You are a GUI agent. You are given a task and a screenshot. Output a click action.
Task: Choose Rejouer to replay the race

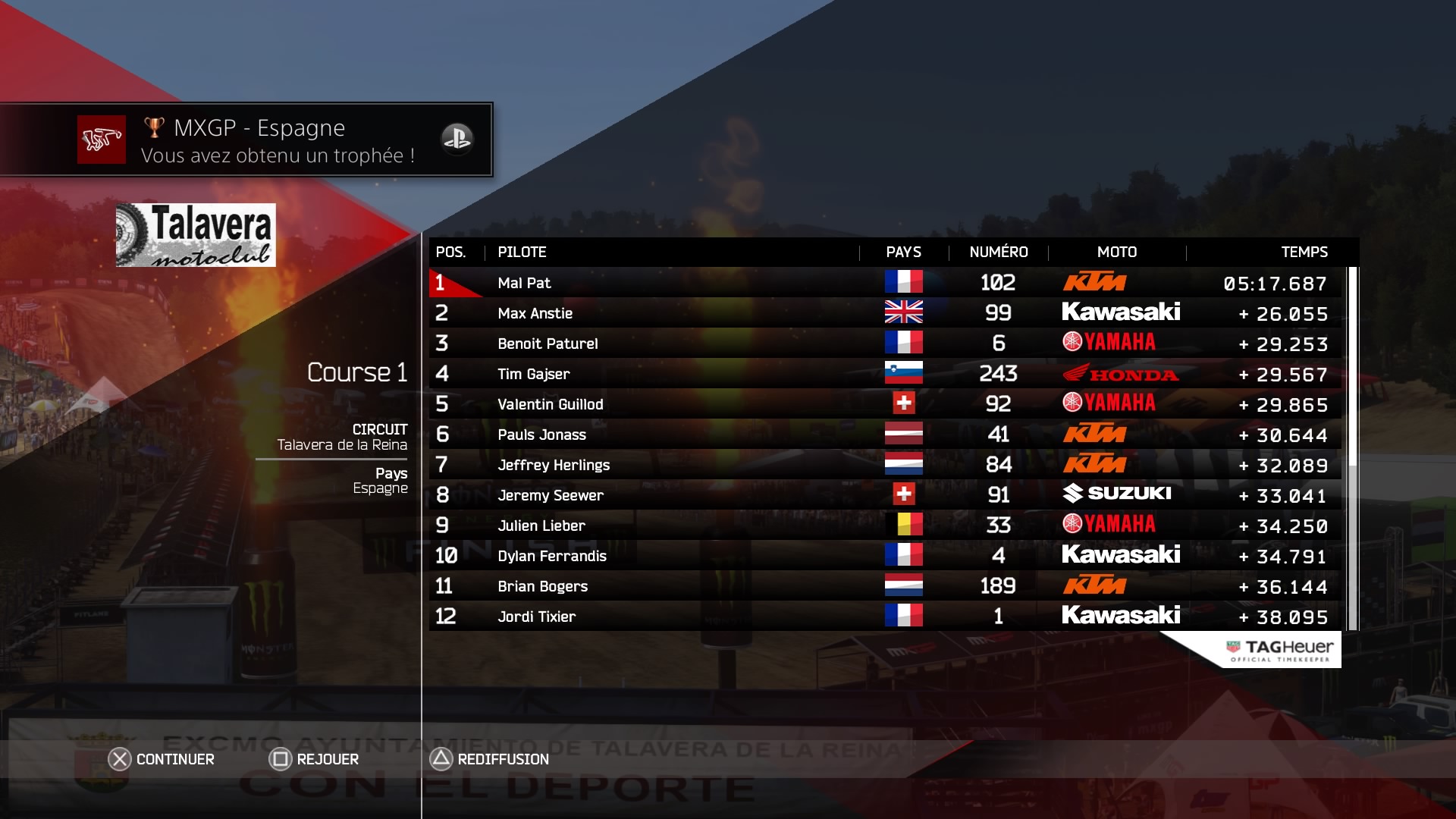point(315,759)
